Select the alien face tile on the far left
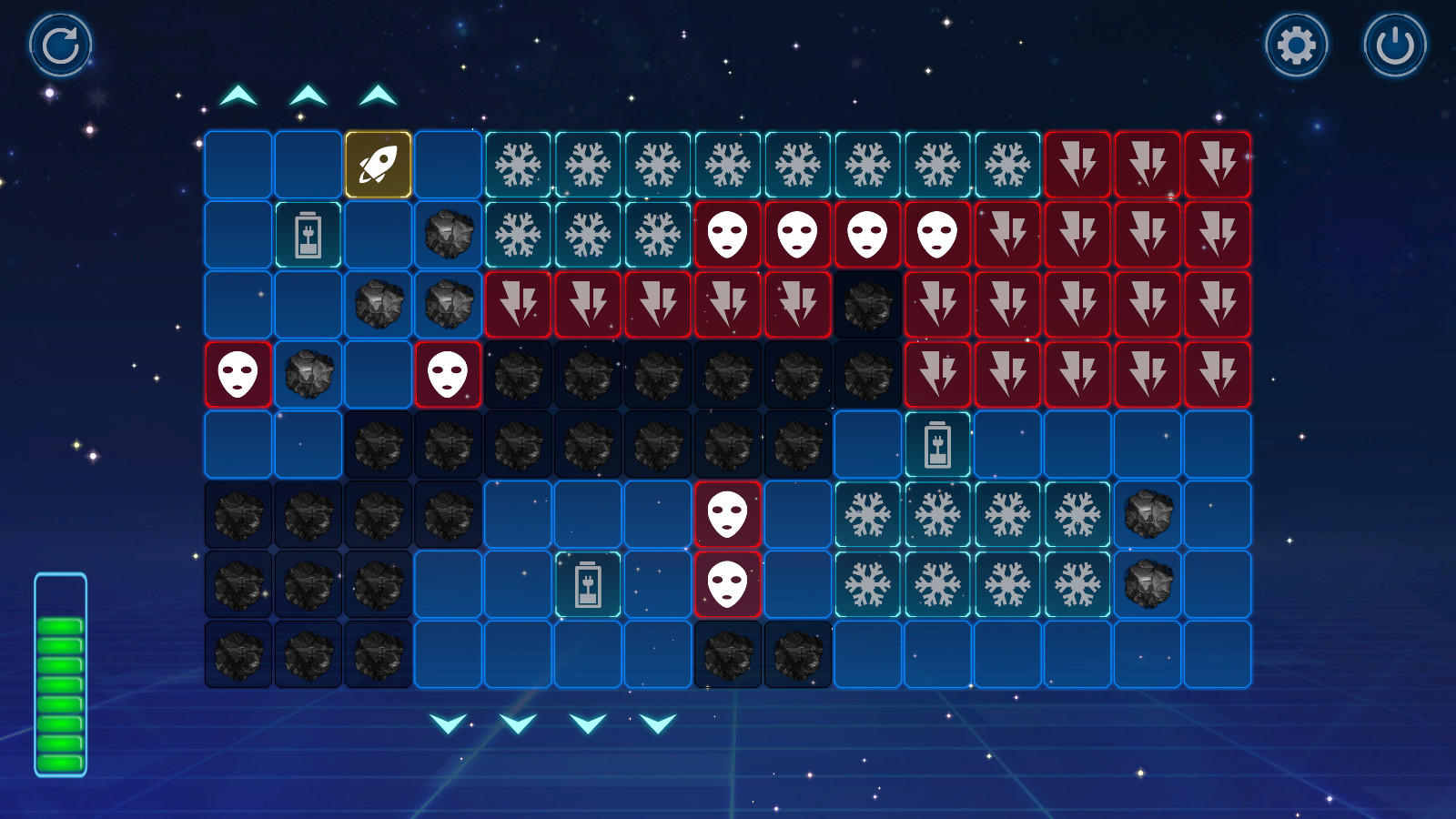 [x=239, y=375]
